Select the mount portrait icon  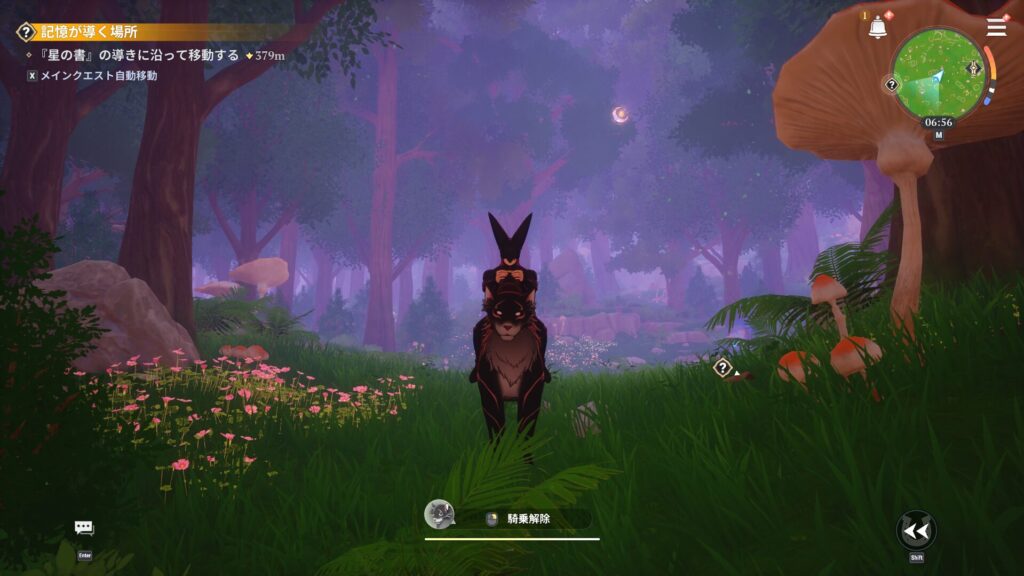tap(439, 515)
